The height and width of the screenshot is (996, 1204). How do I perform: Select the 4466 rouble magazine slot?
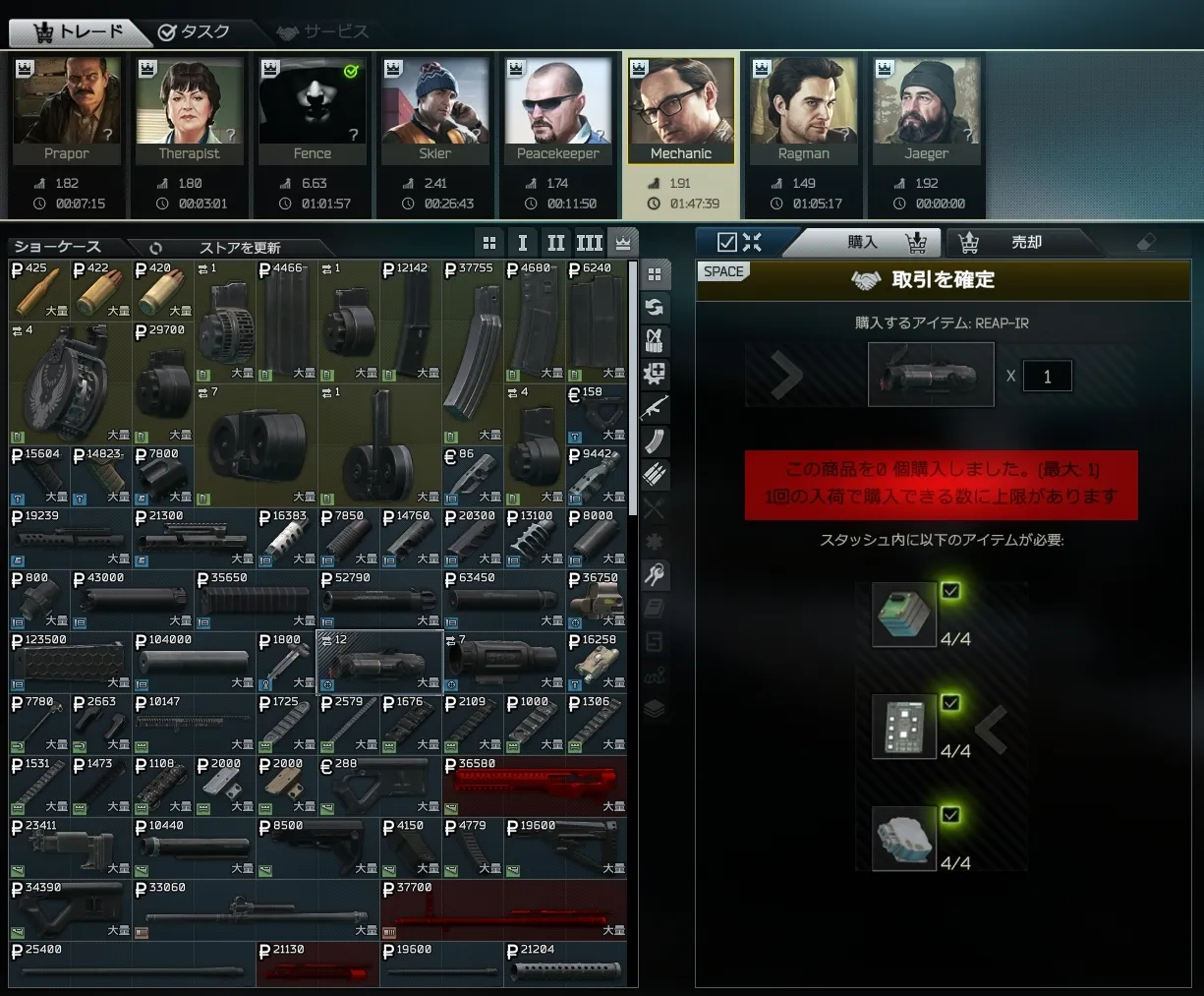pos(286,321)
